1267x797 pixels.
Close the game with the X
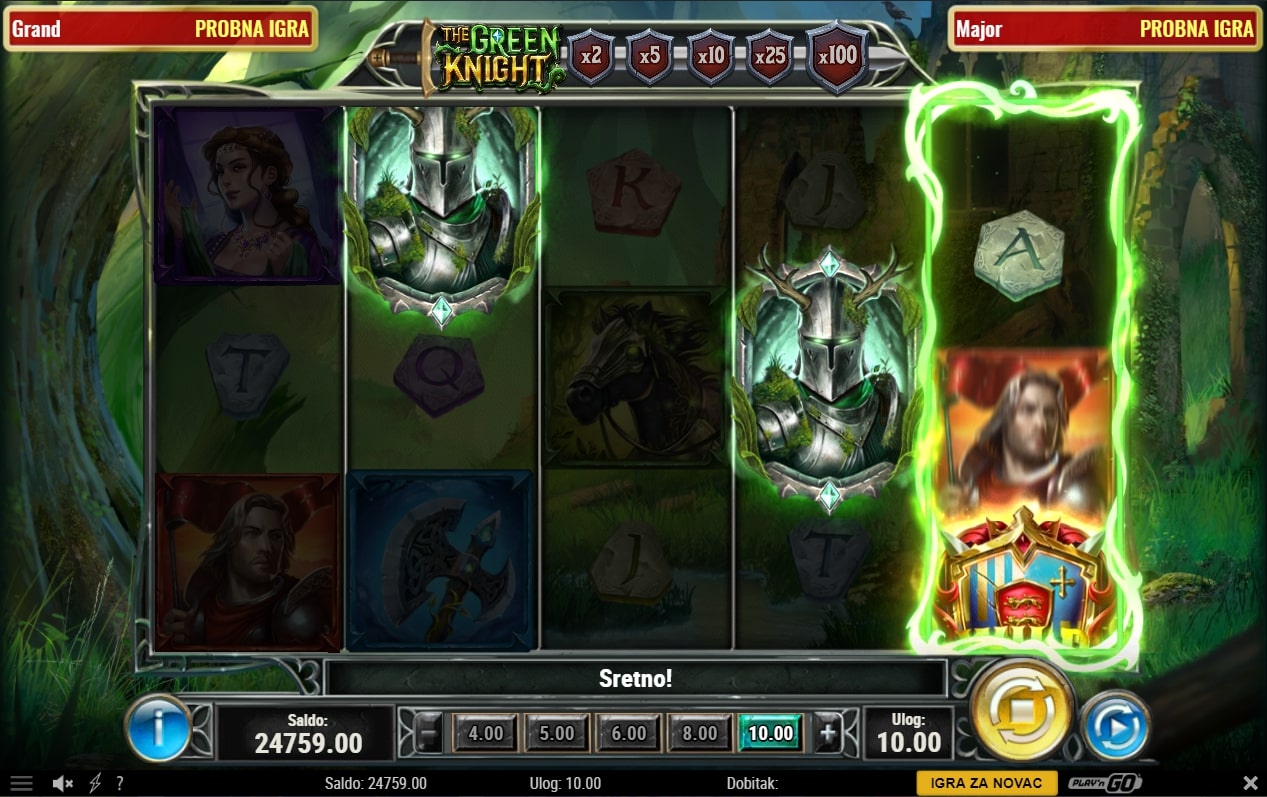point(1250,783)
